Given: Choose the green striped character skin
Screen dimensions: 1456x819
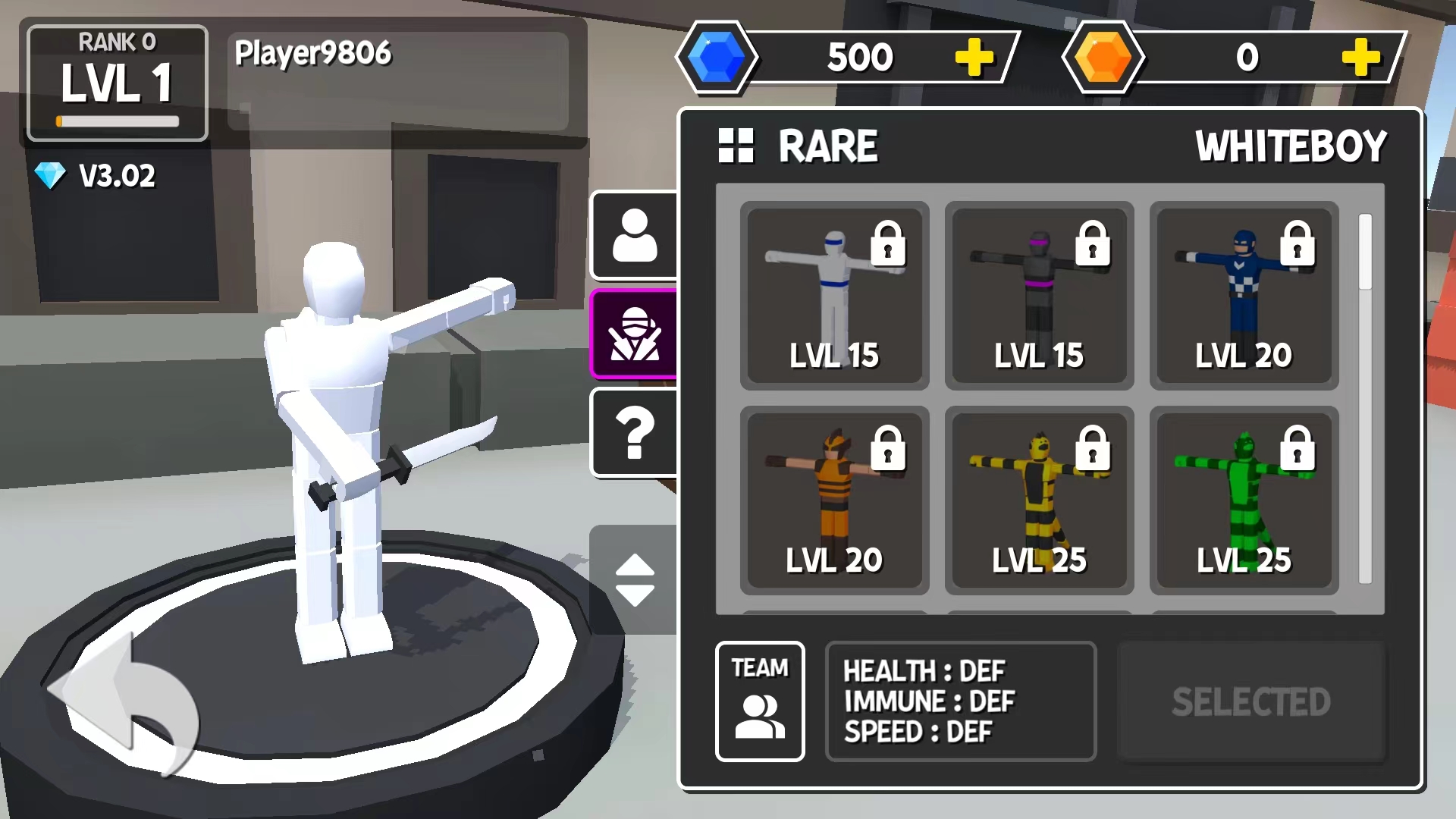Looking at the screenshot, I should [1244, 500].
